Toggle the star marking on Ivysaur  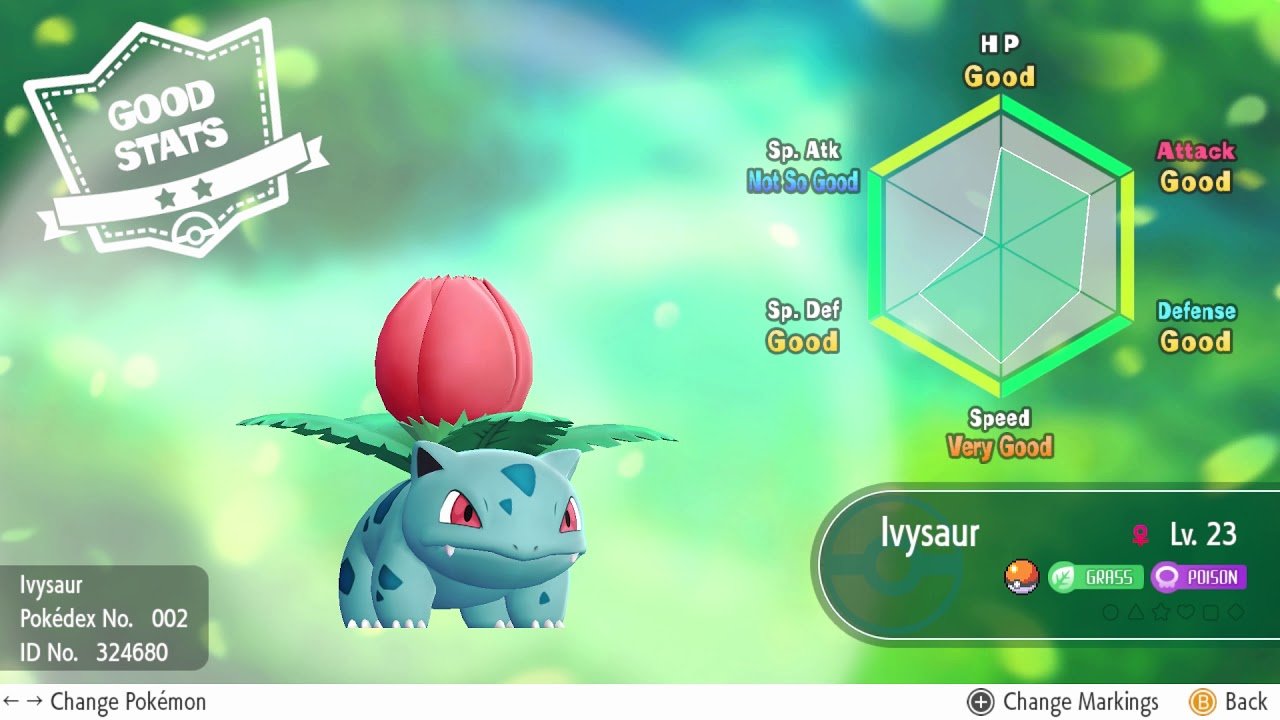point(1160,611)
